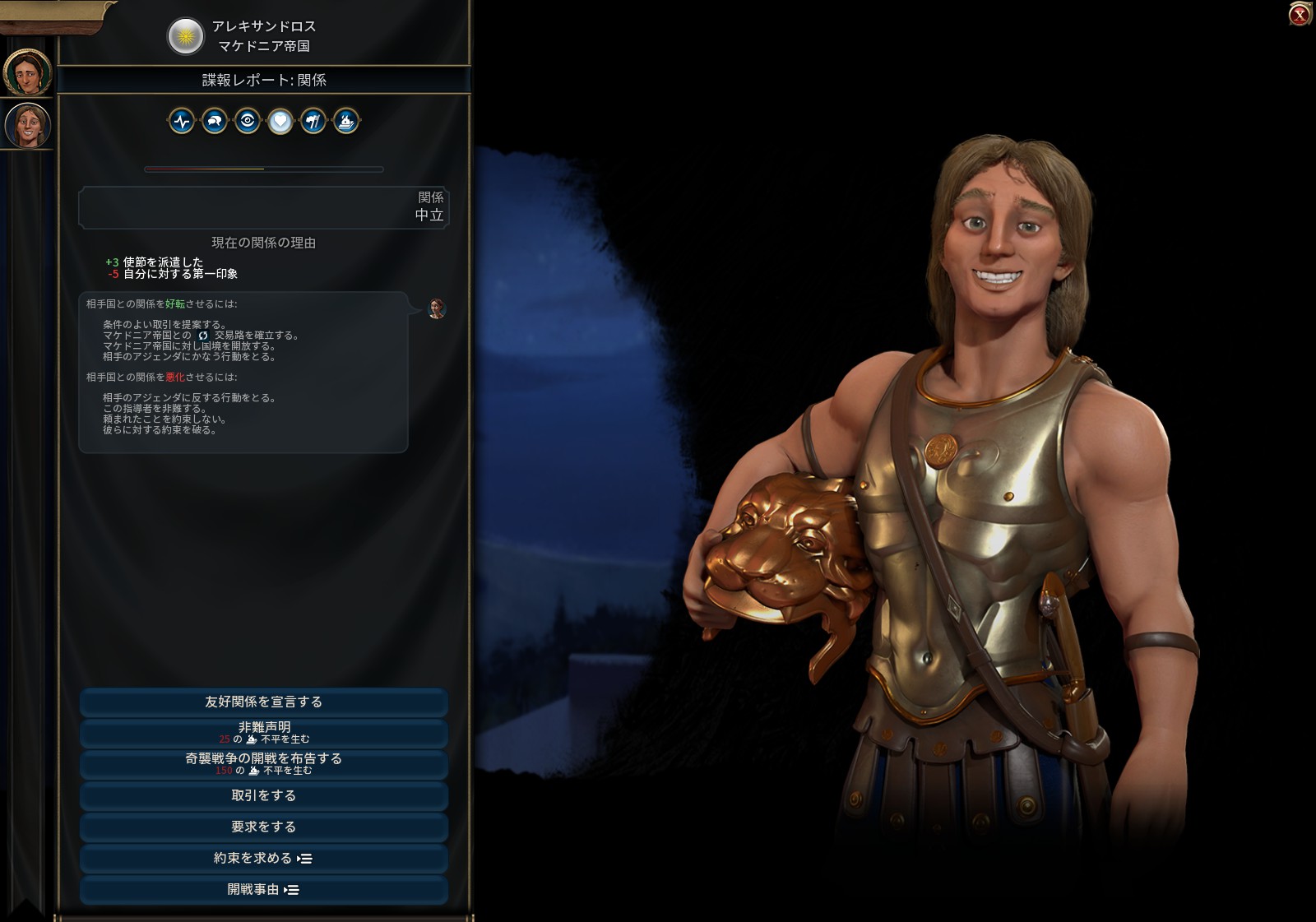Open the trade deal with 取引をする
Screen dimensions: 1316x922
pyautogui.click(x=263, y=795)
